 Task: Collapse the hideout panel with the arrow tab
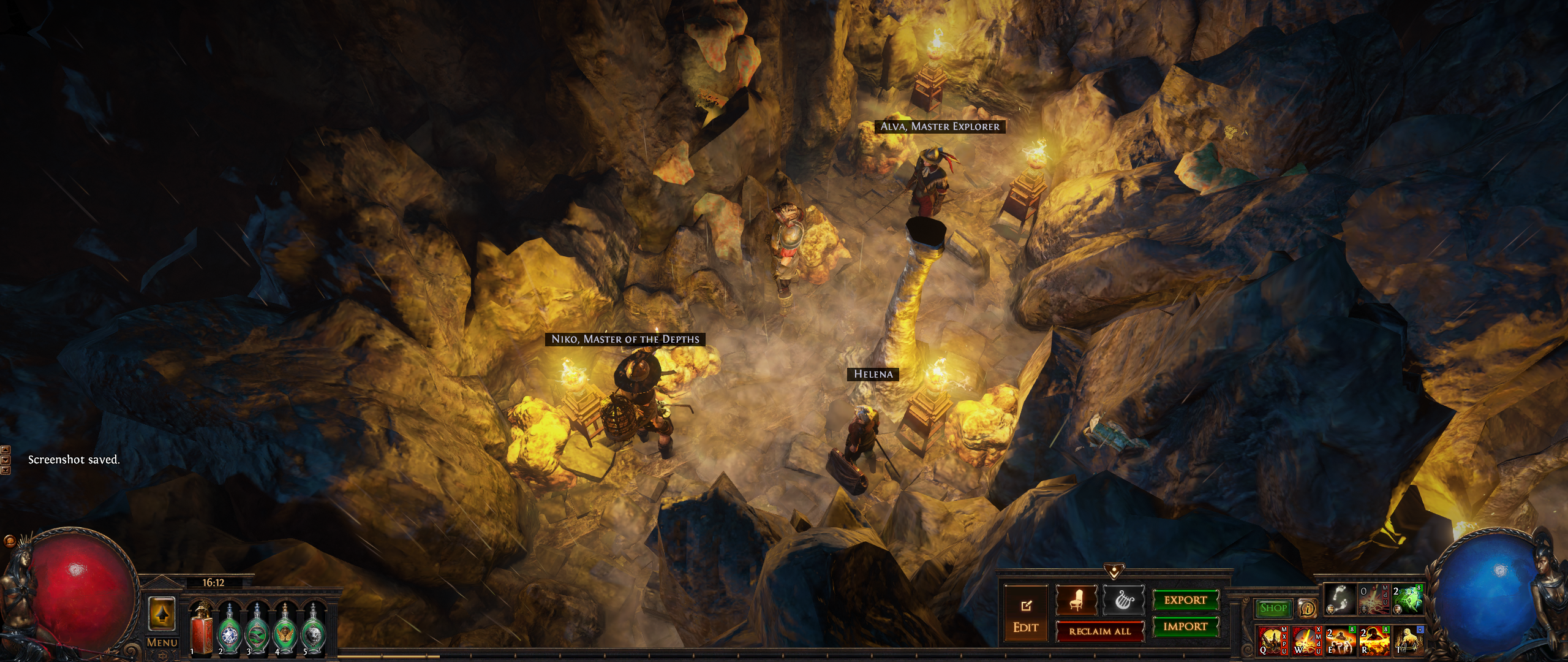(1113, 571)
